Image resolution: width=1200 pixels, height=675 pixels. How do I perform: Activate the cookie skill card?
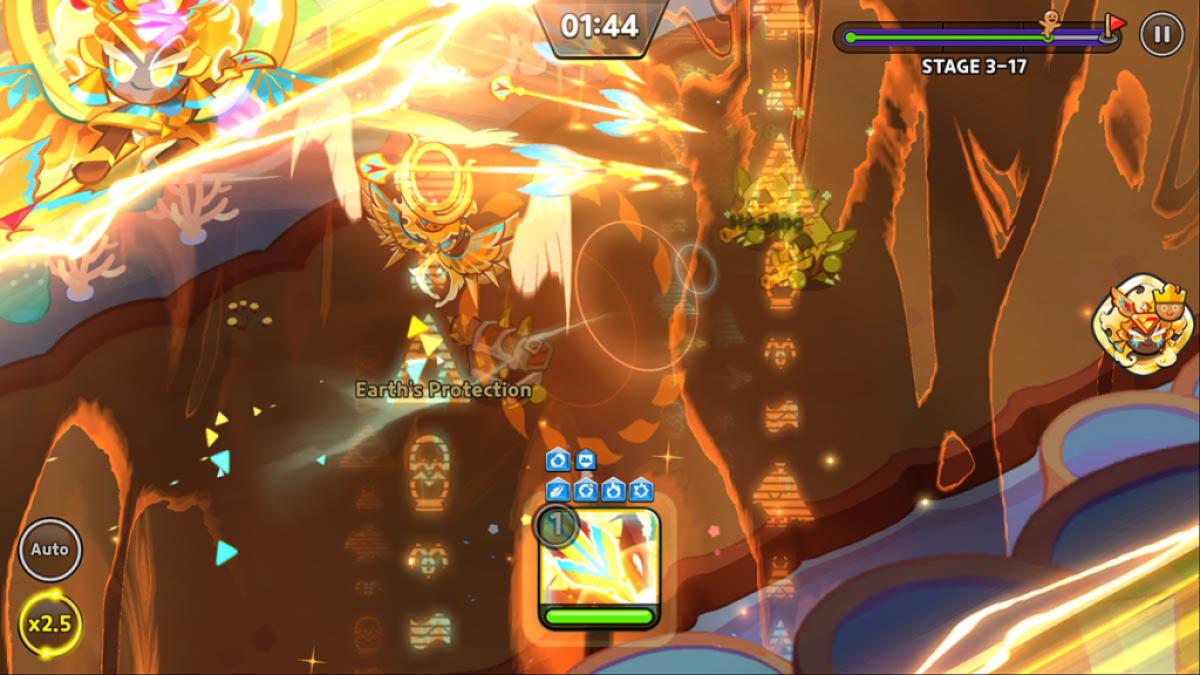point(600,566)
